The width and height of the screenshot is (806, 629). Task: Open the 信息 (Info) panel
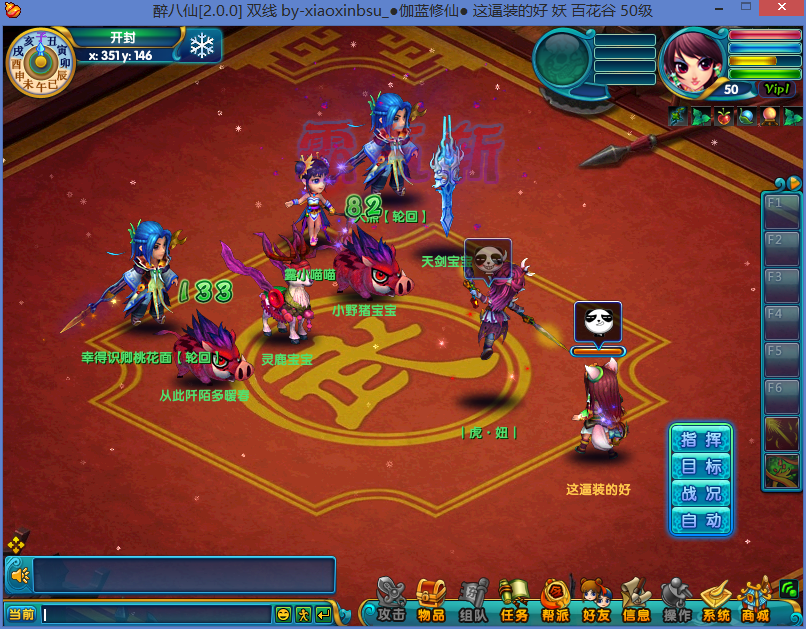[x=635, y=603]
